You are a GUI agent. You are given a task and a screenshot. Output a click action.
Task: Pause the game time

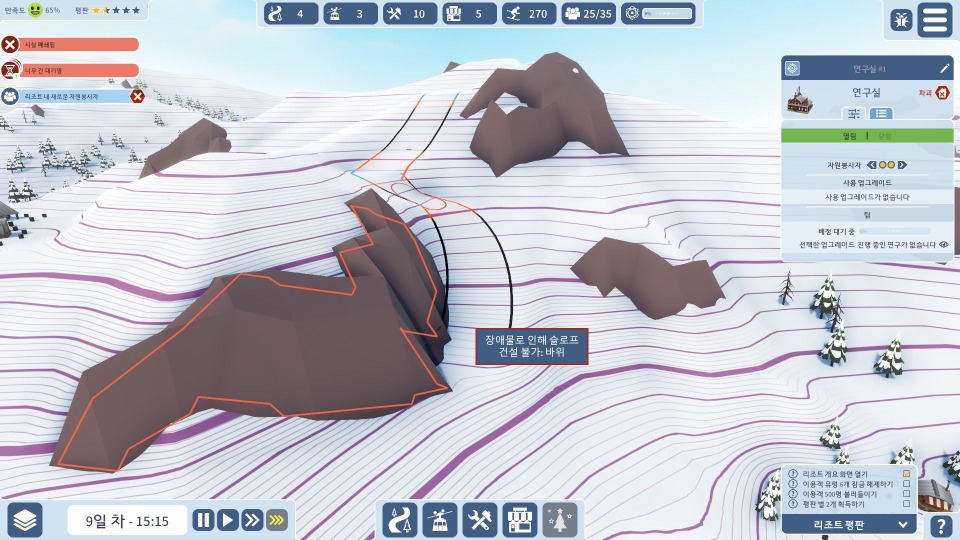coord(203,520)
